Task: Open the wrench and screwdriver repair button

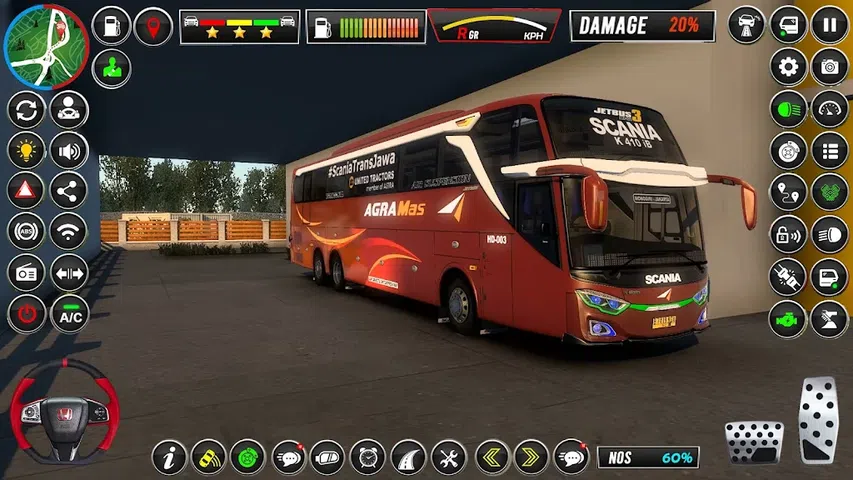Action: coord(448,457)
